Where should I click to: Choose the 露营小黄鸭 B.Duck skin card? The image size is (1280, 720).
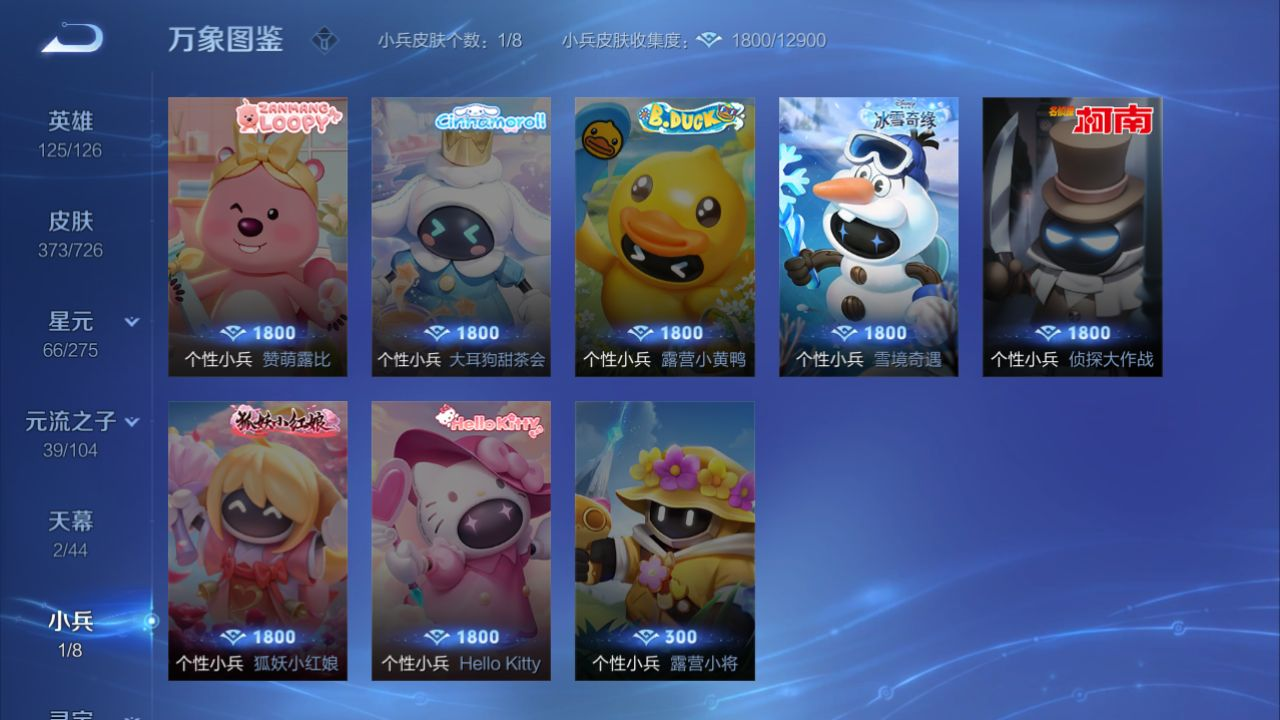[664, 236]
